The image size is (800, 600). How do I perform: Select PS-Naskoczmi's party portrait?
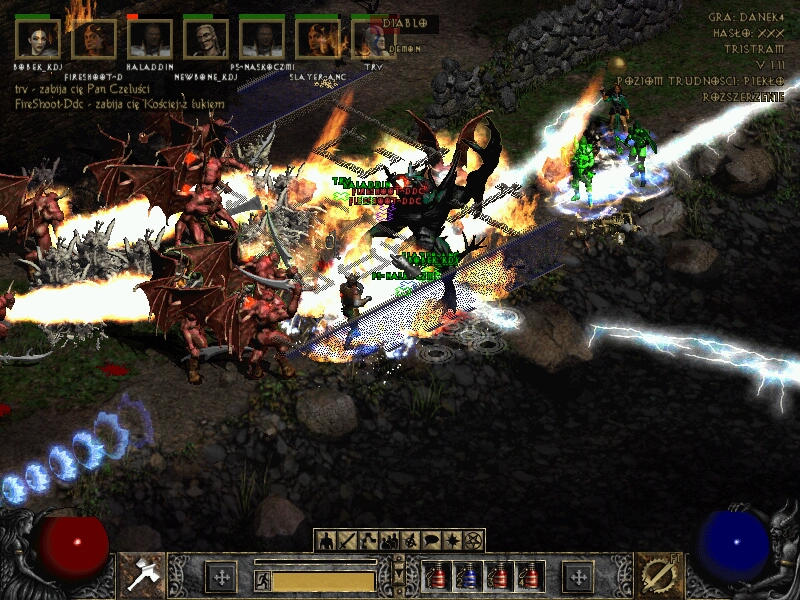[262, 39]
